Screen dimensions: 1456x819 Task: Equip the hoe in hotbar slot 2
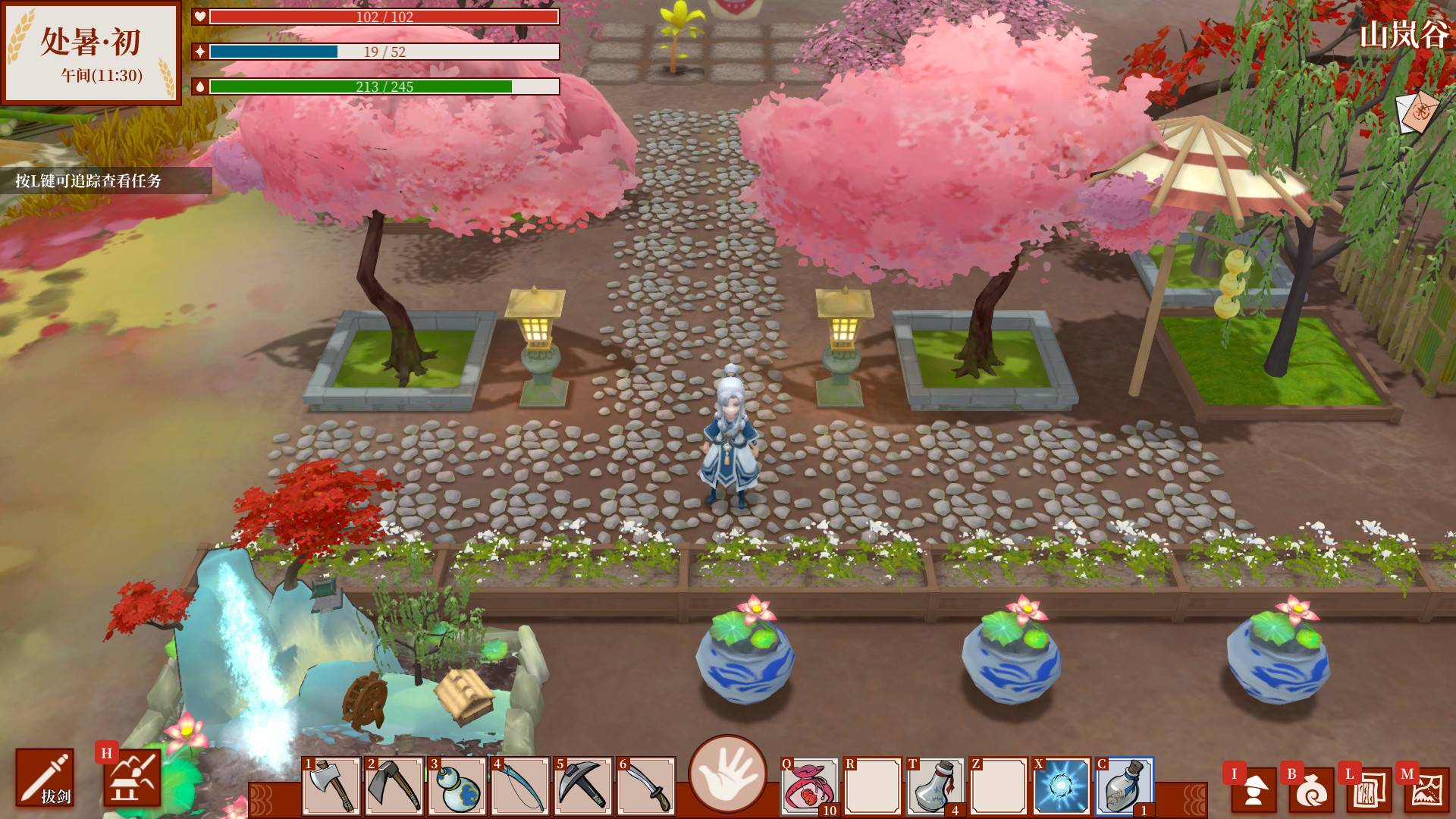[x=394, y=786]
